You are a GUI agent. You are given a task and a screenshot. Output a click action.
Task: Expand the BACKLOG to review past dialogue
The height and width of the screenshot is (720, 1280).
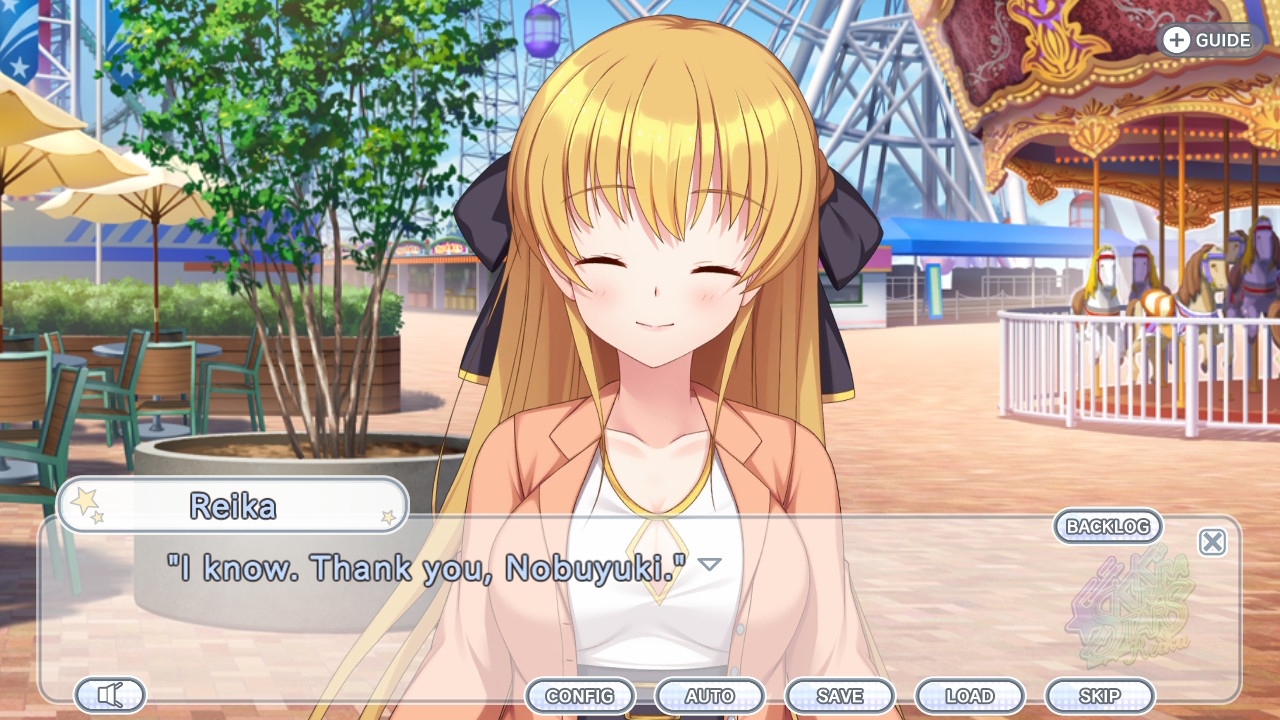coord(1106,527)
